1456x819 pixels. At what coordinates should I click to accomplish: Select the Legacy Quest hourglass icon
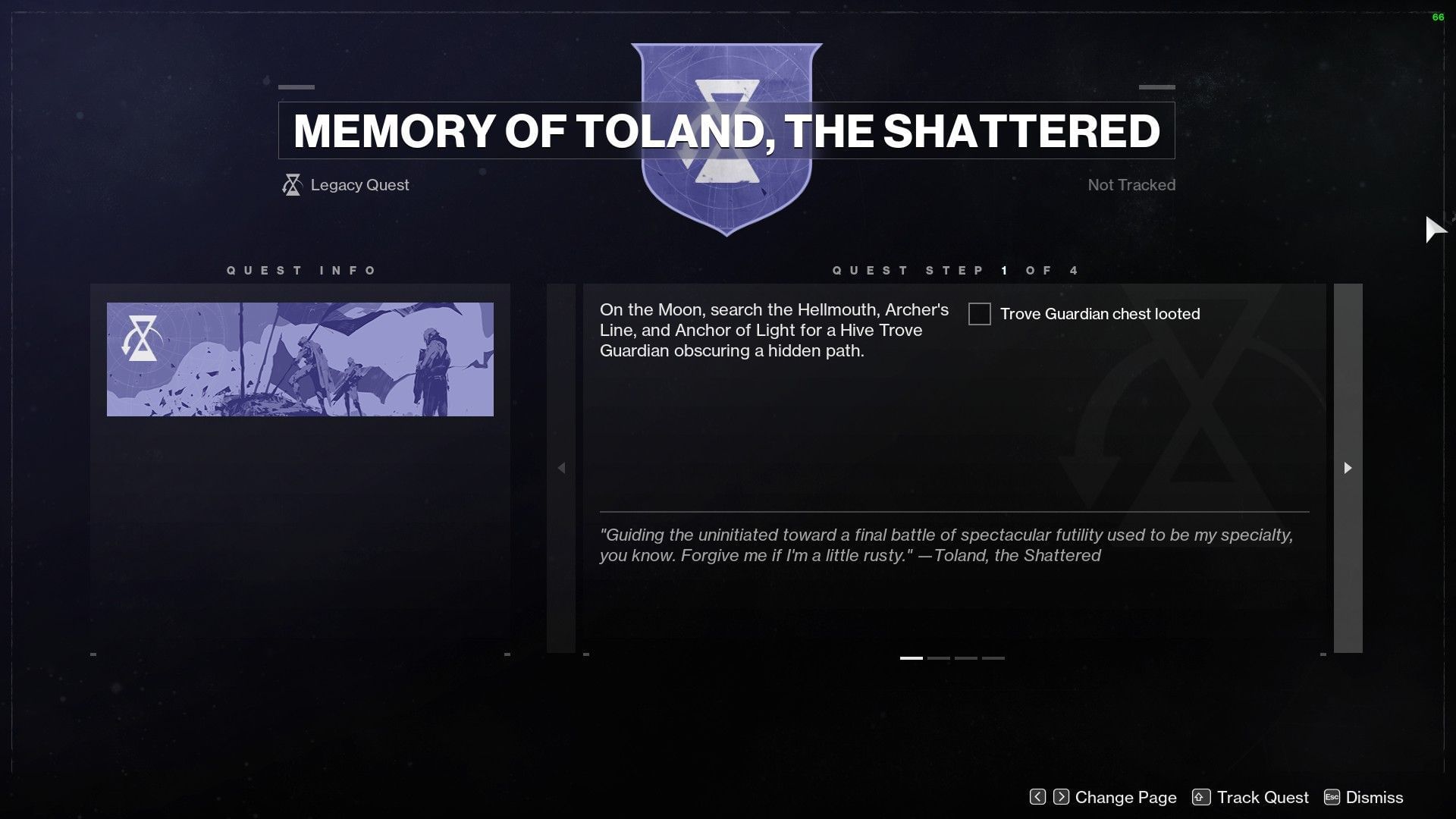click(x=290, y=184)
